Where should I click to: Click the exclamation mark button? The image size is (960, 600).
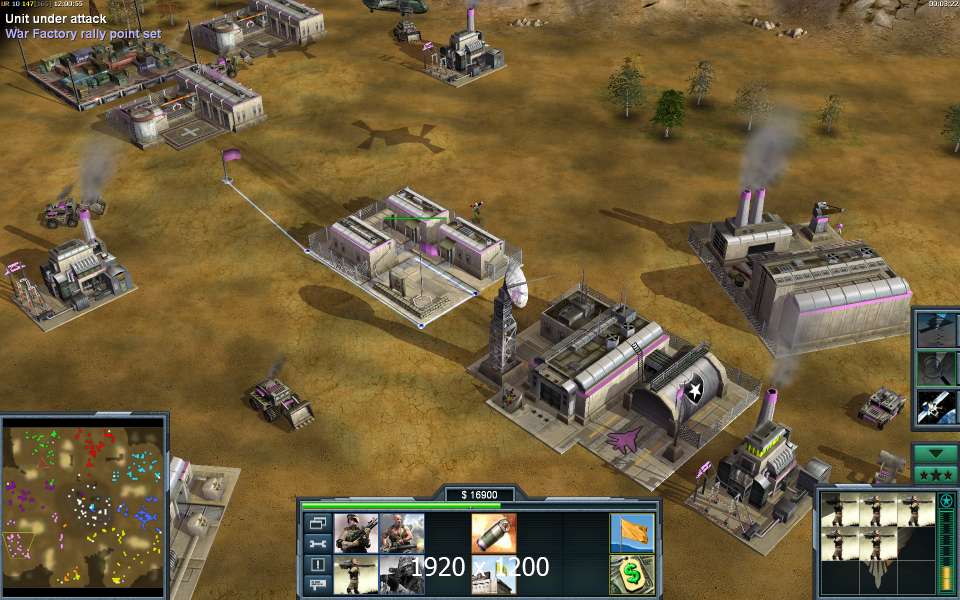click(317, 564)
